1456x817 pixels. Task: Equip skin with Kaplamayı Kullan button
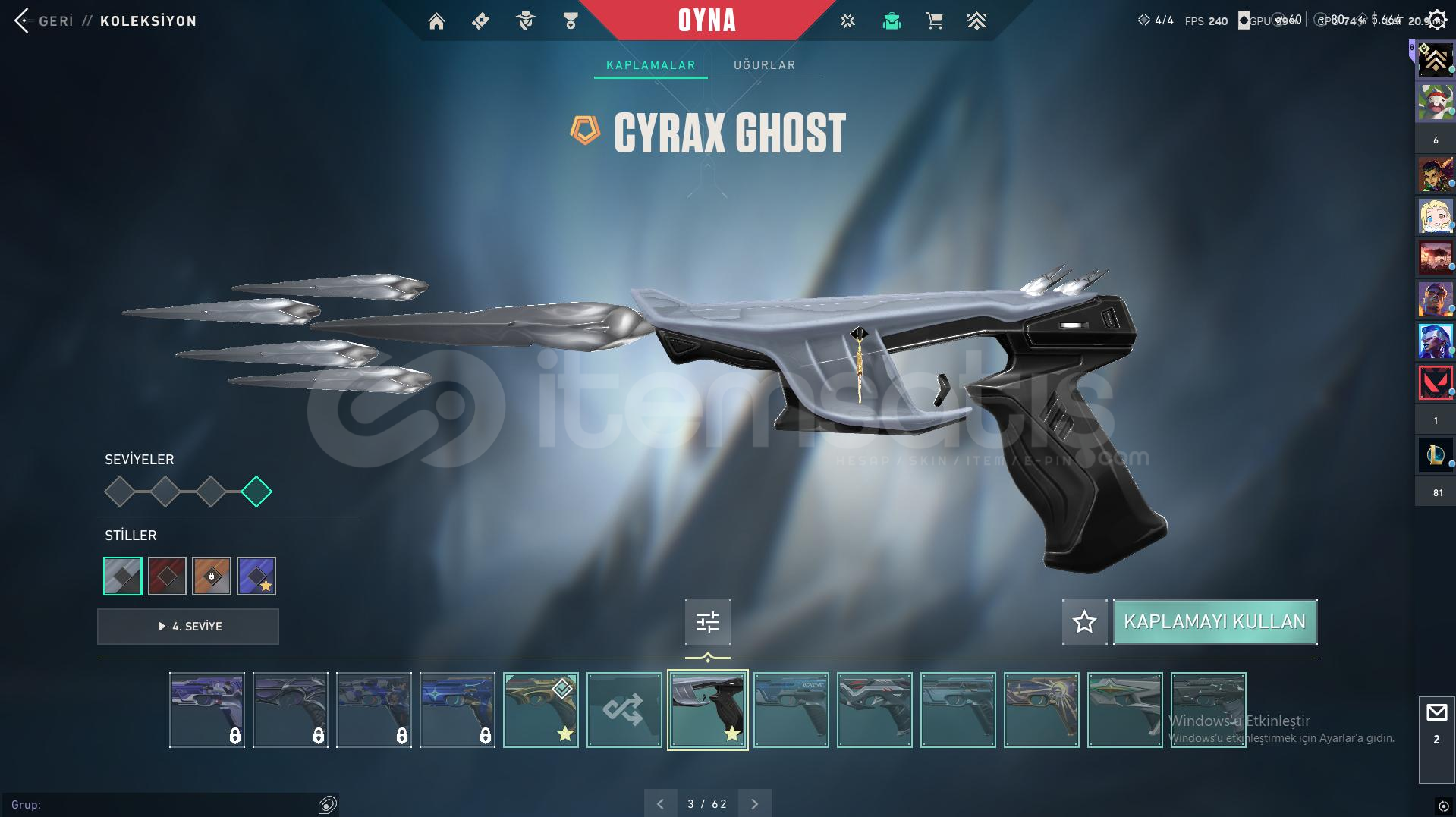click(1214, 622)
